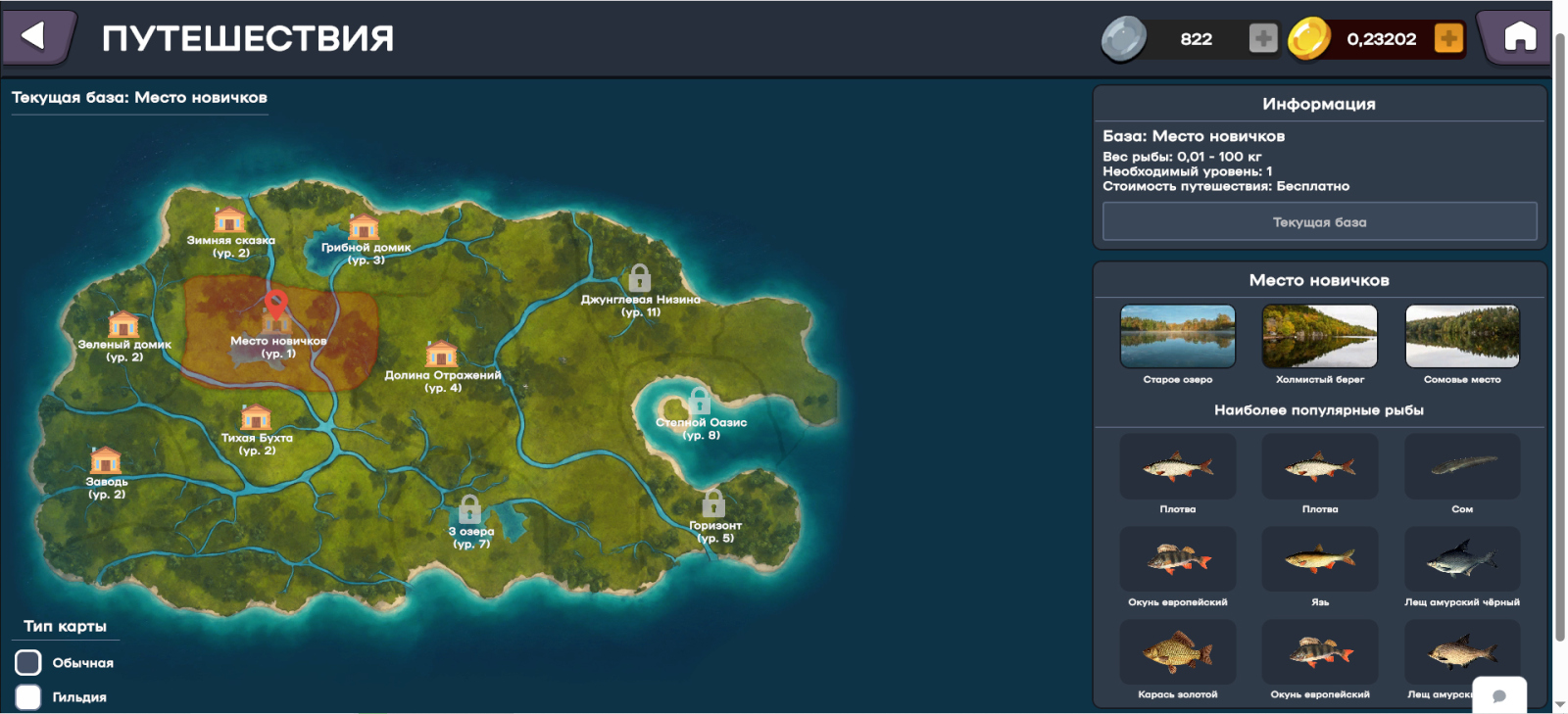
Task: Choose Грибной домик base on map
Action: click(x=364, y=228)
